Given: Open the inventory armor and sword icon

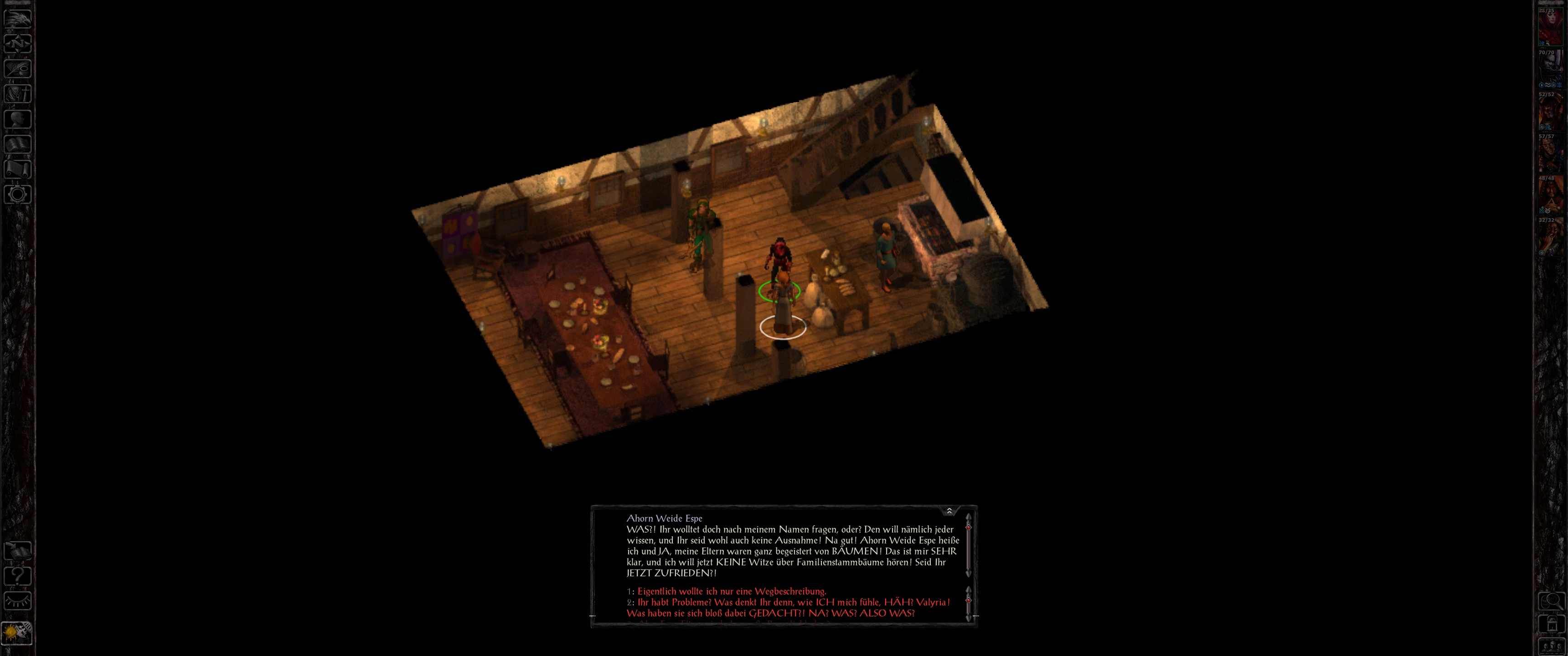Looking at the screenshot, I should click(x=18, y=93).
